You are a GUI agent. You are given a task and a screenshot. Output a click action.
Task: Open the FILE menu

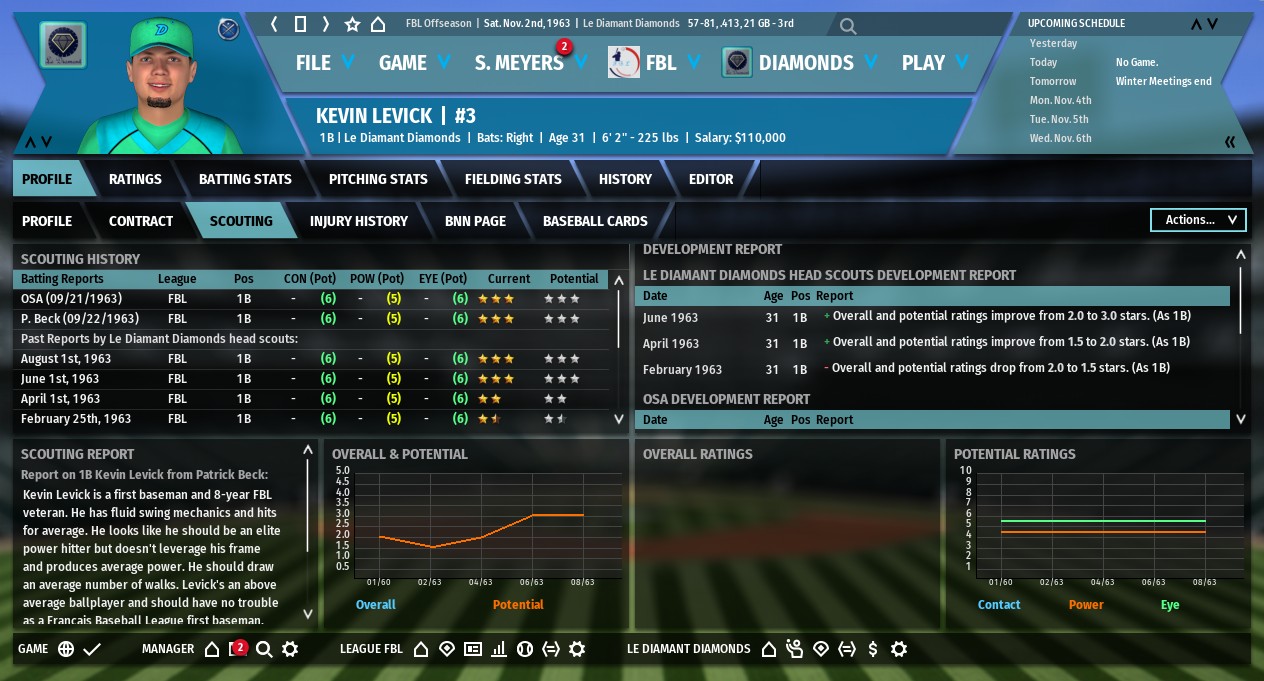click(x=324, y=62)
